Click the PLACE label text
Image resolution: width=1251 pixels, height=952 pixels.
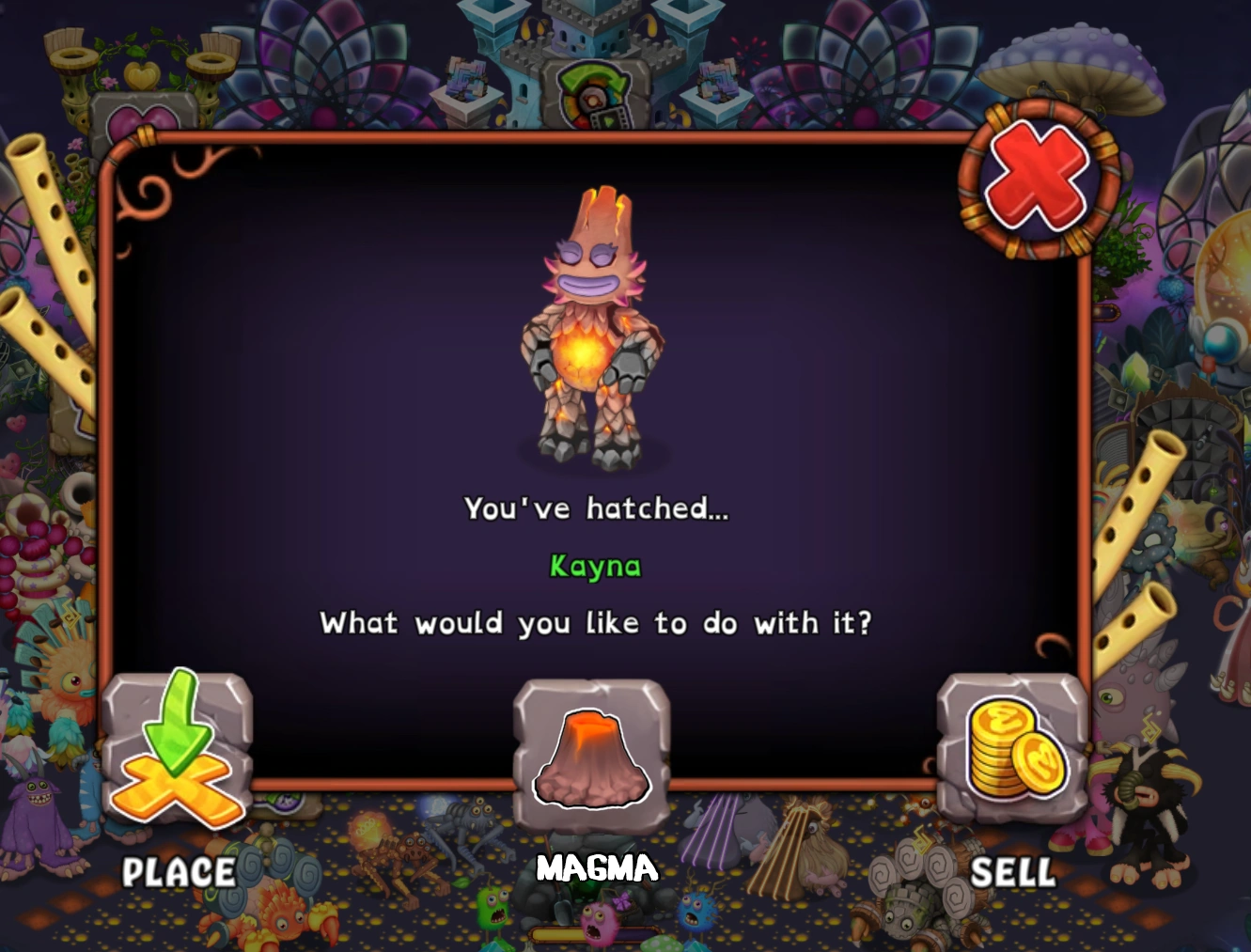pos(180,871)
